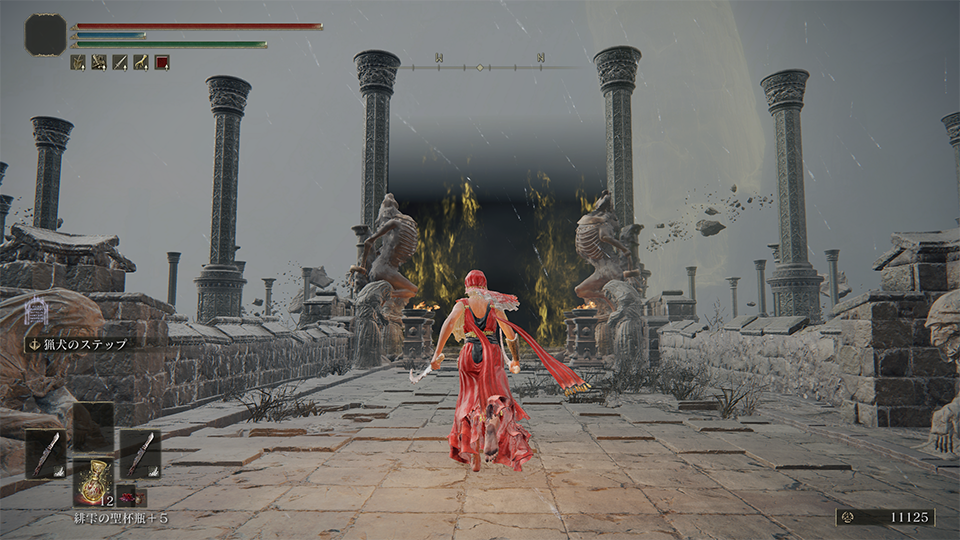This screenshot has height=540, width=960.
Task: Select the Flask of Crimson Tears slot
Action: point(93,482)
